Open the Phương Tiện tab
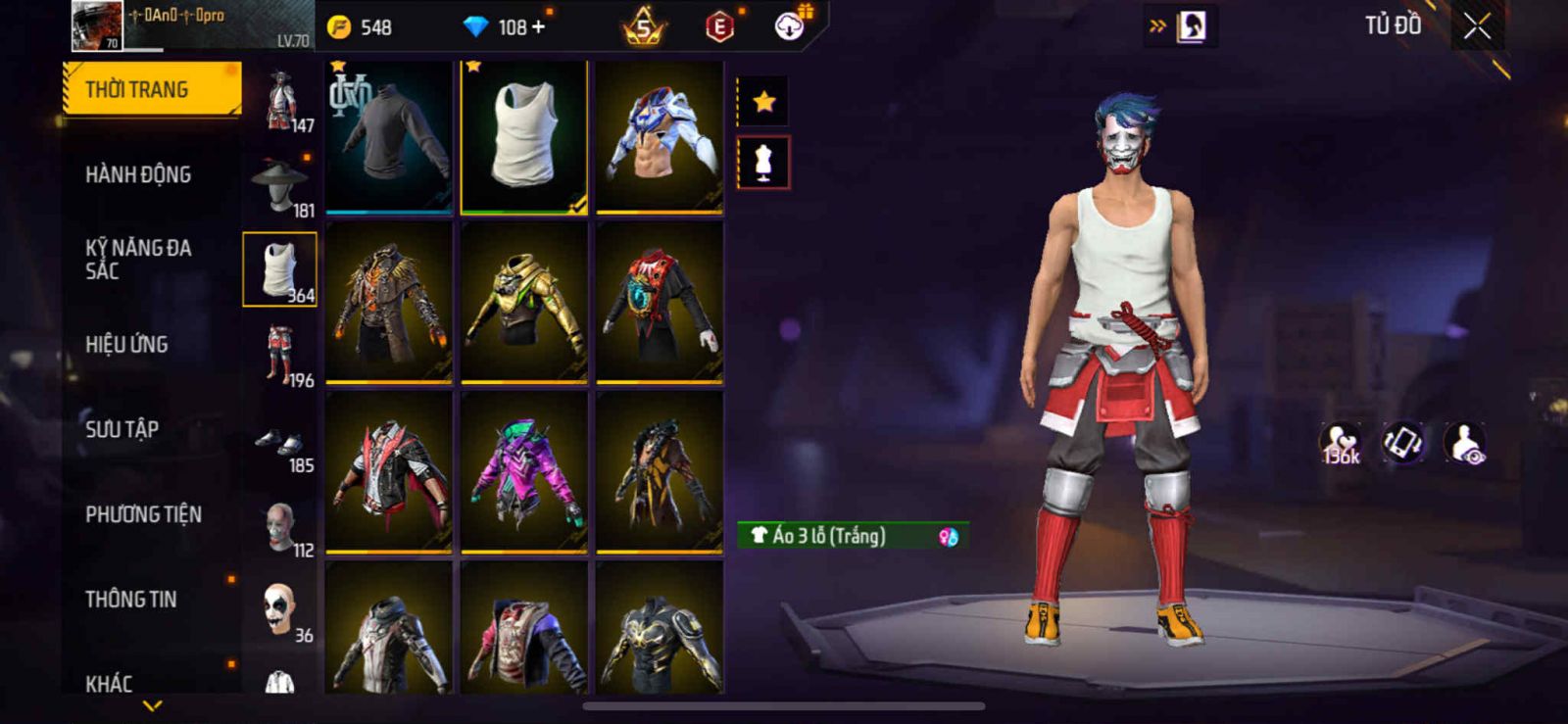 pyautogui.click(x=143, y=514)
